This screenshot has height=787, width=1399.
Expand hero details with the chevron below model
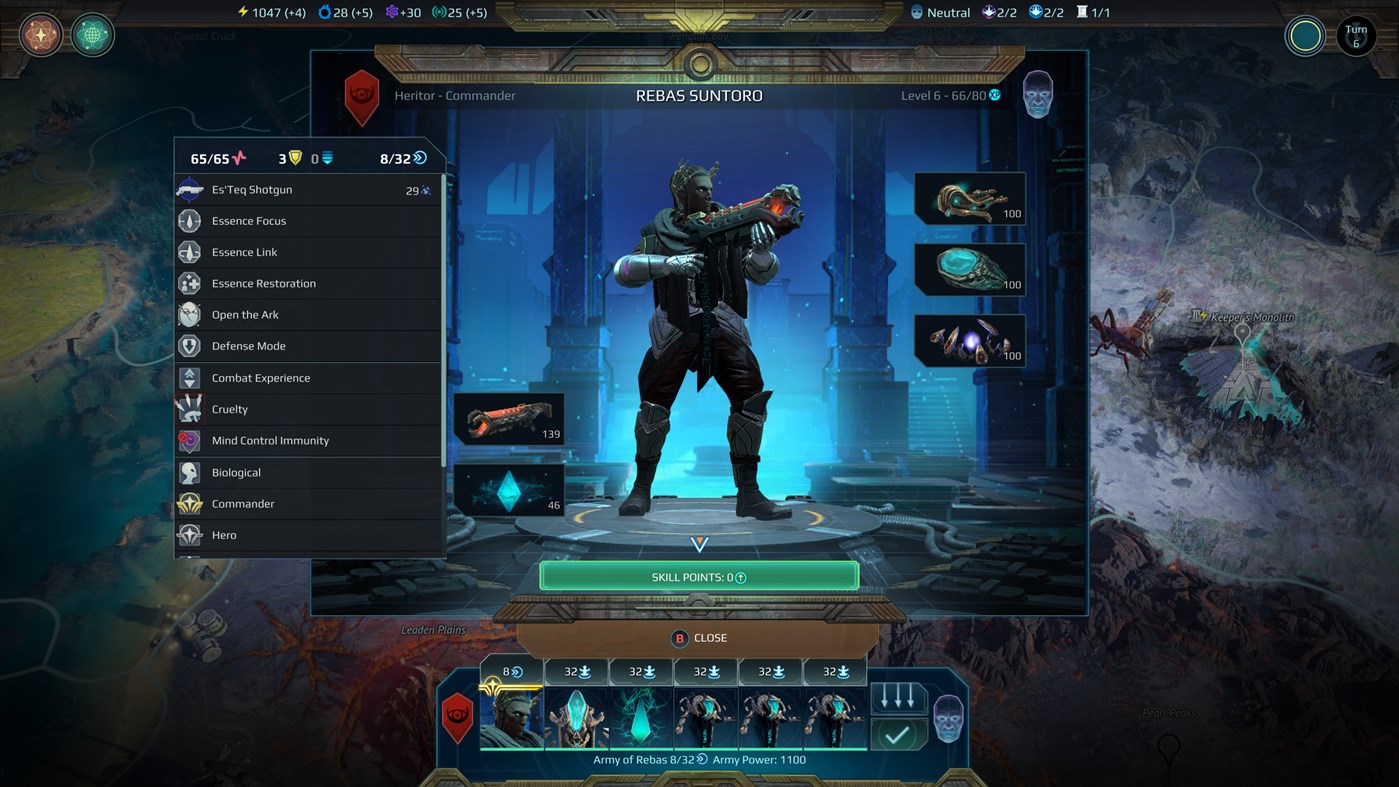click(x=699, y=544)
